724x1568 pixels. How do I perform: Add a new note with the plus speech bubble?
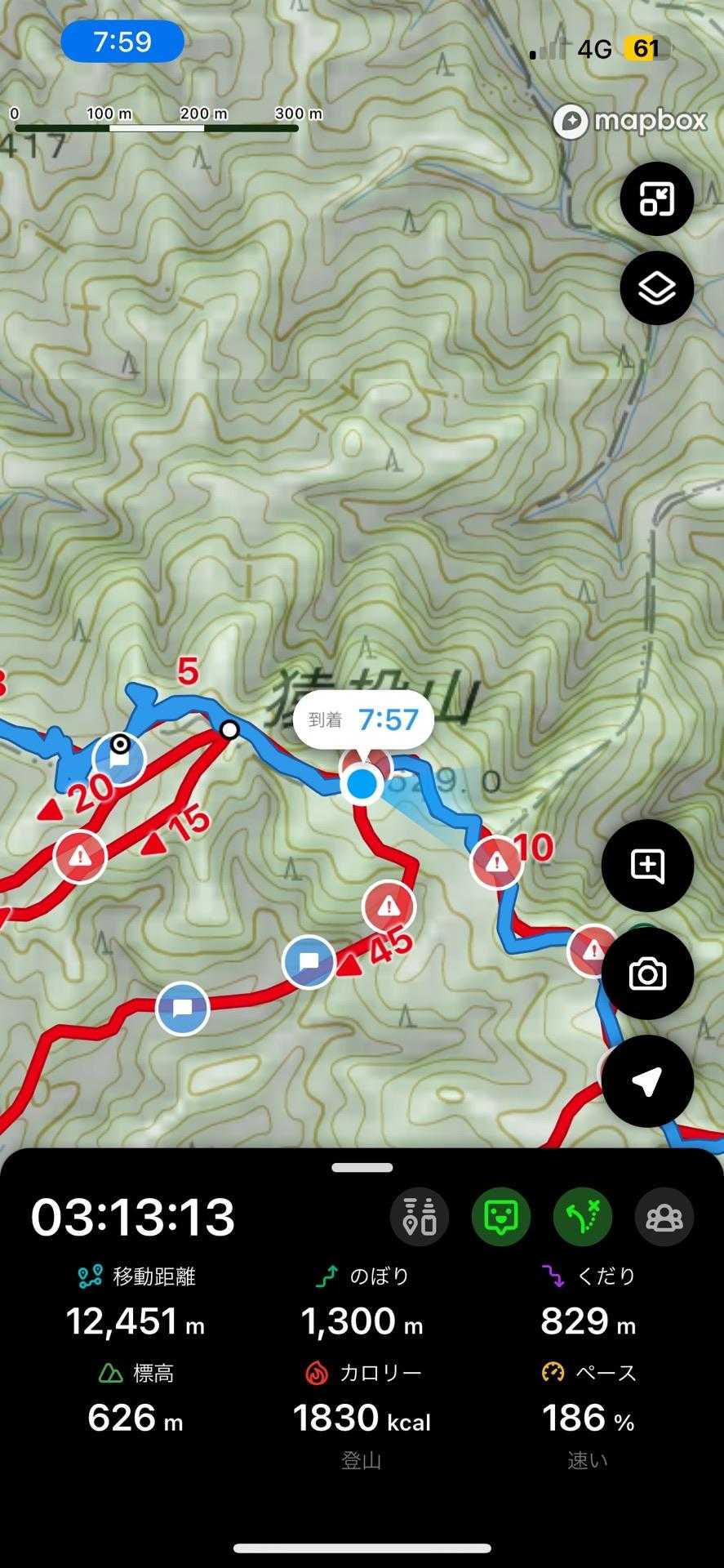(646, 866)
